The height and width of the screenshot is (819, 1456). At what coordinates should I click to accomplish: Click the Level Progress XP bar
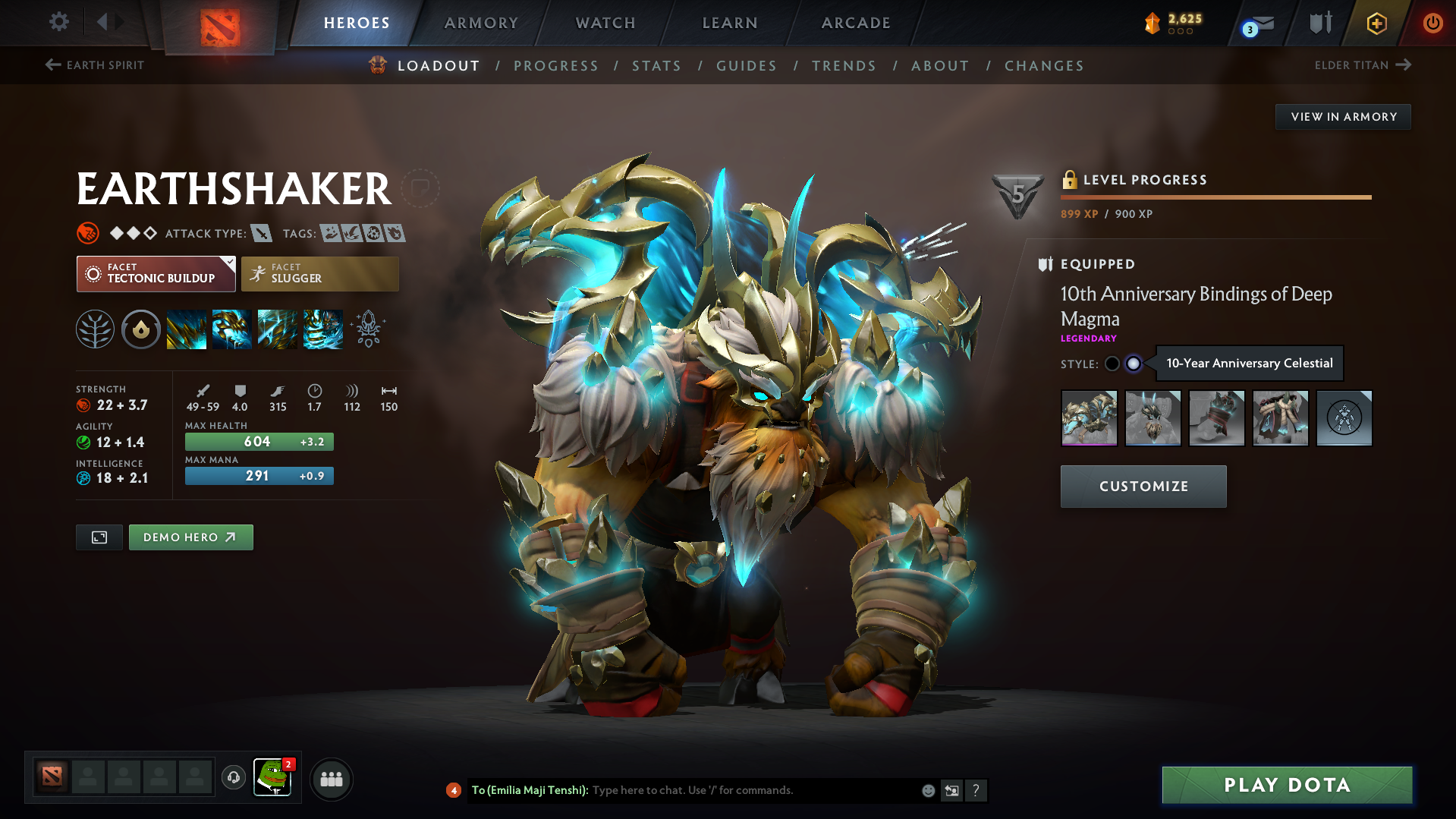coord(1215,197)
